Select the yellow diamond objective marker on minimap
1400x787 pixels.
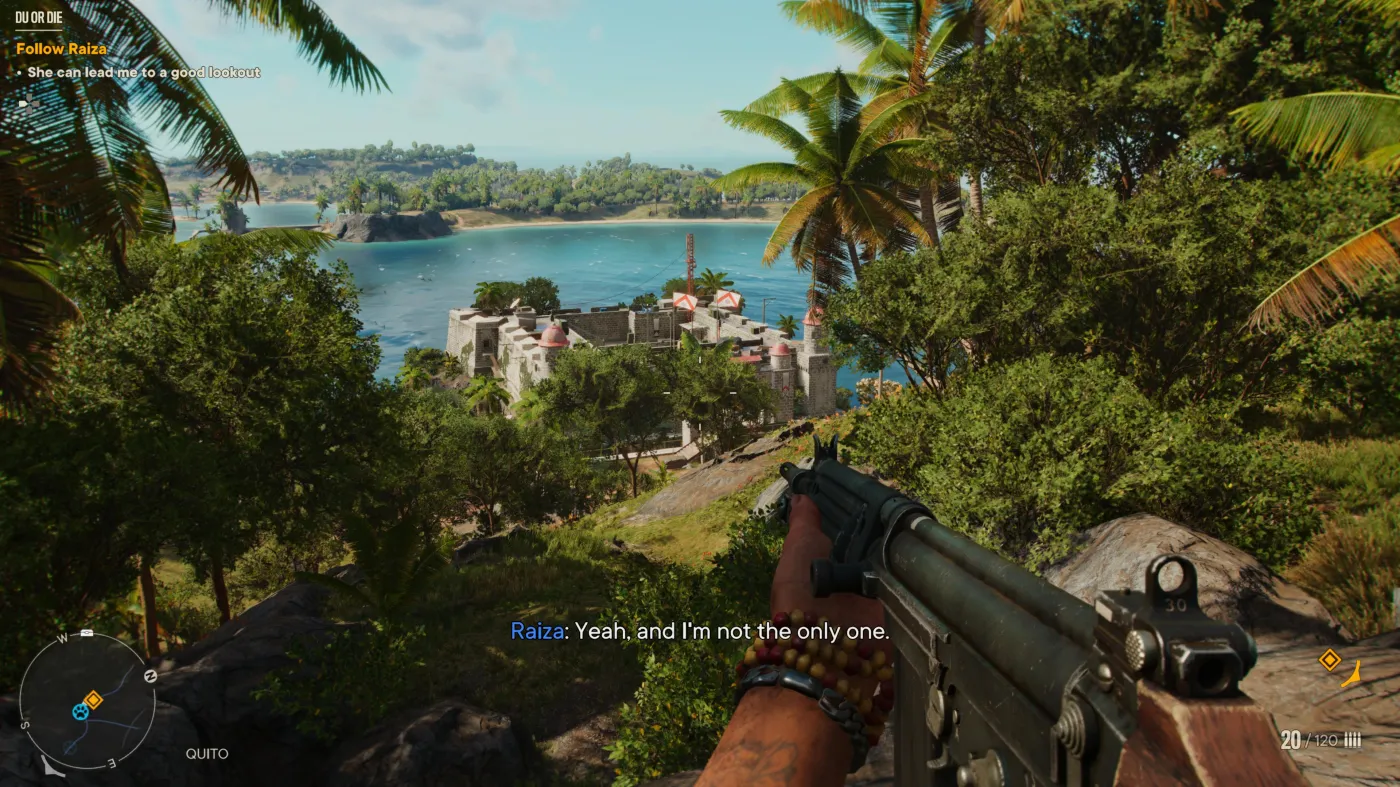[94, 698]
